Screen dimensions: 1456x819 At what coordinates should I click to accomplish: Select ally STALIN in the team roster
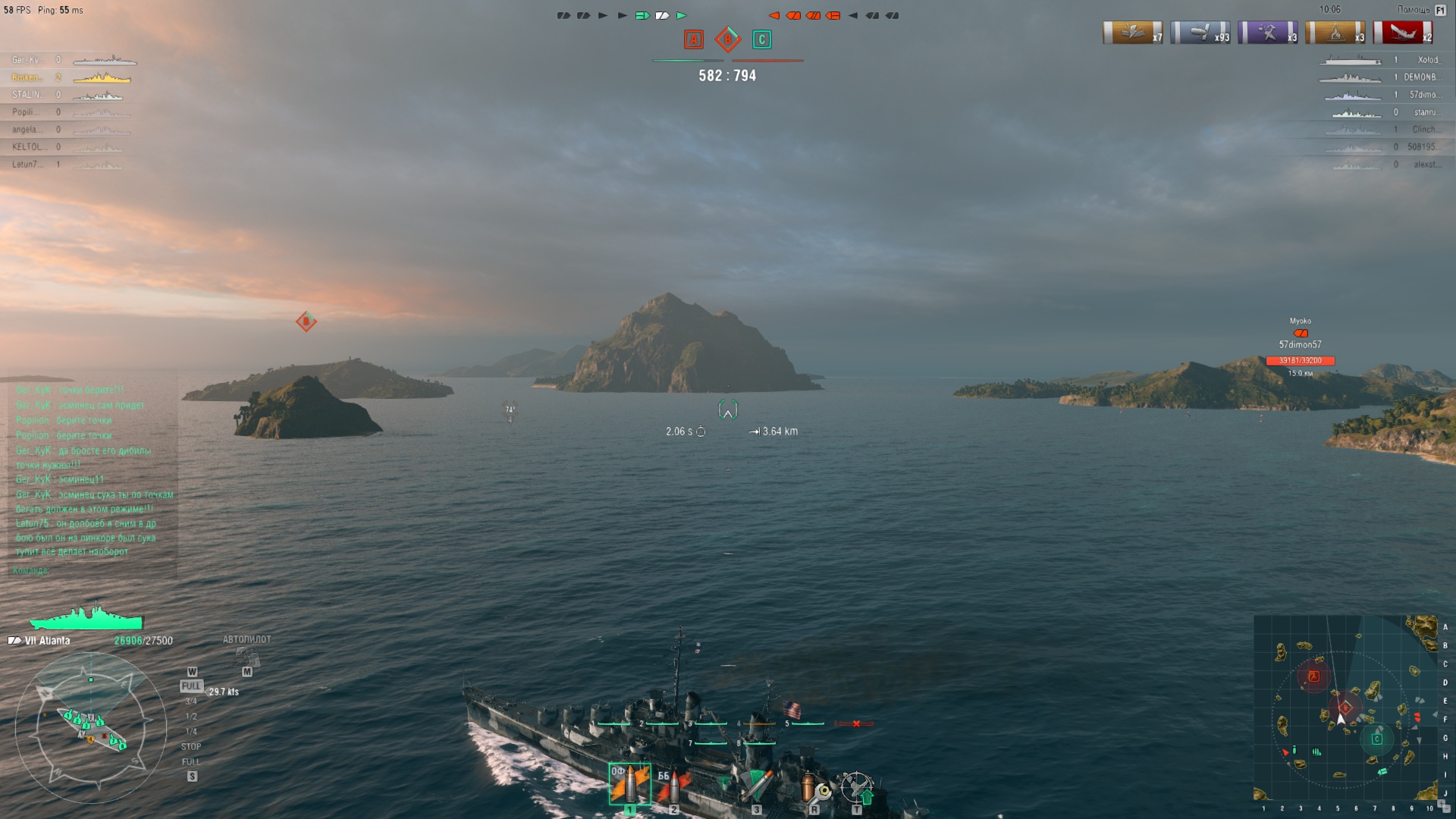[x=27, y=95]
